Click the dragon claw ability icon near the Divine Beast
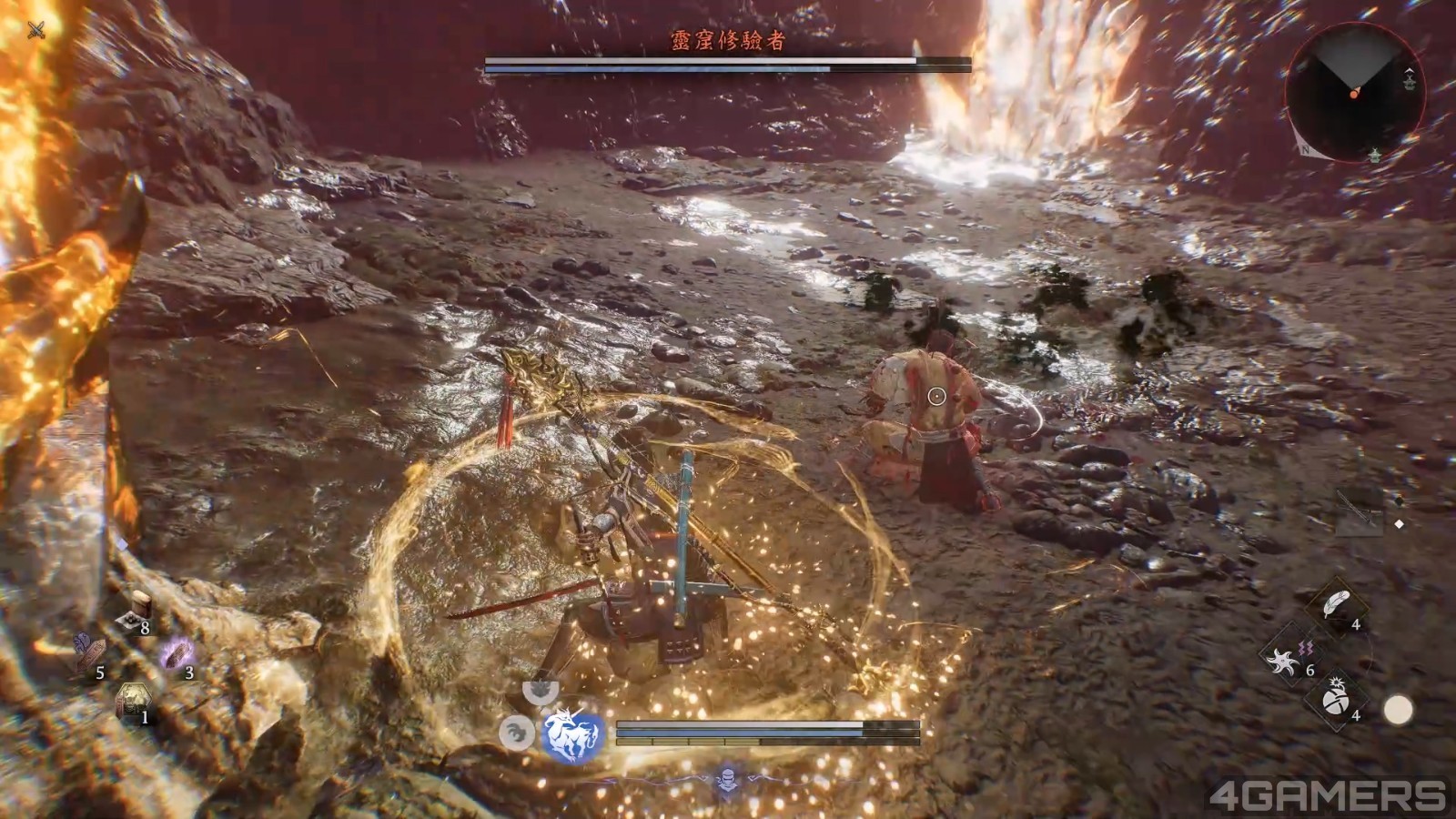 coord(517,733)
